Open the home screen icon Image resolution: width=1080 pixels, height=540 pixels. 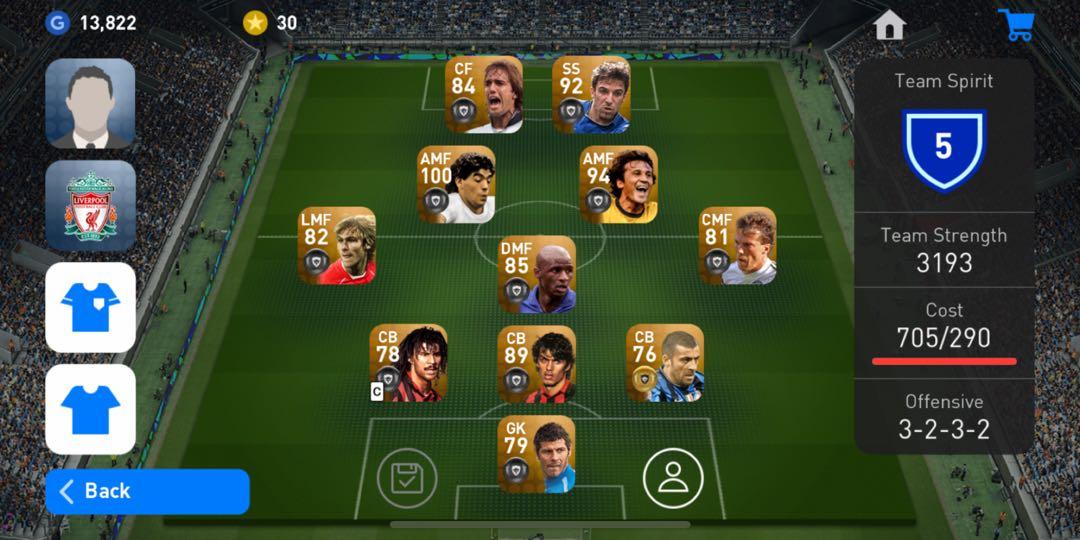click(x=889, y=25)
